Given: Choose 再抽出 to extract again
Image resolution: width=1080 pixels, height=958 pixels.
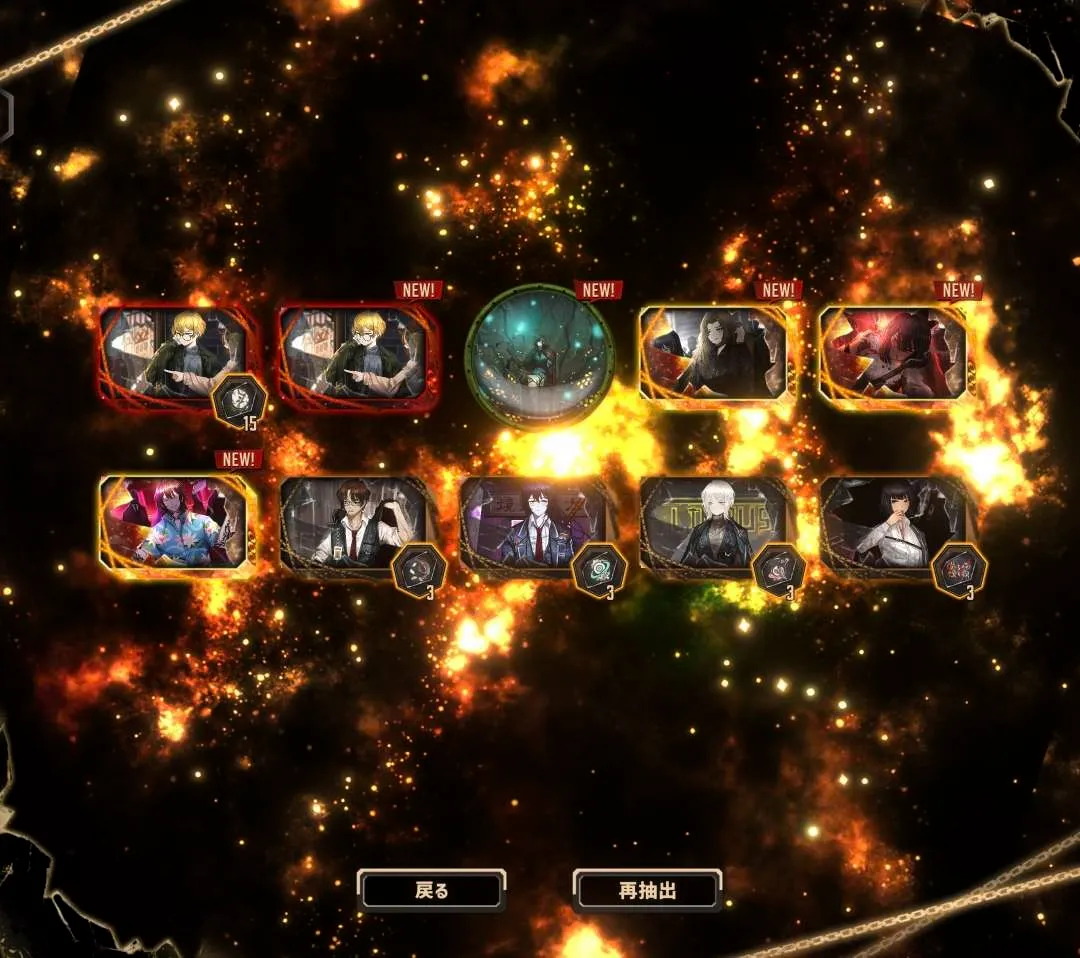Looking at the screenshot, I should tap(648, 890).
